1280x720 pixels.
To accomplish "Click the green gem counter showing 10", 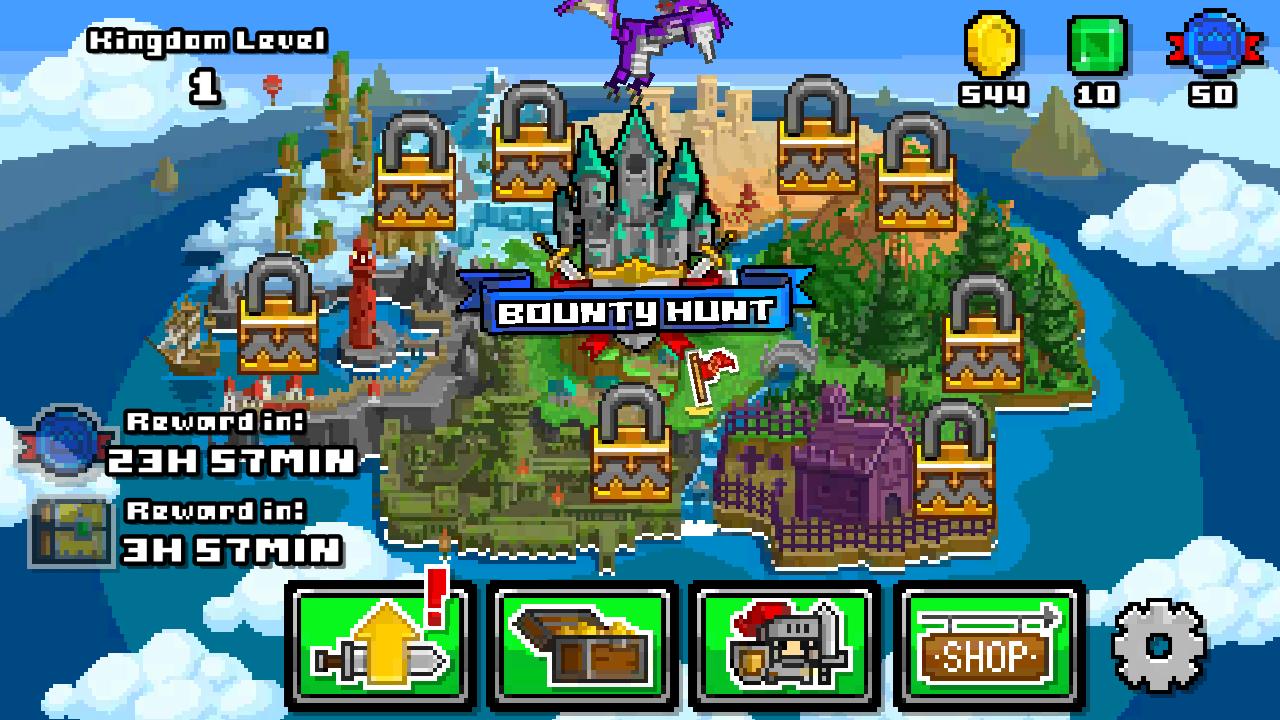I will coord(1095,55).
